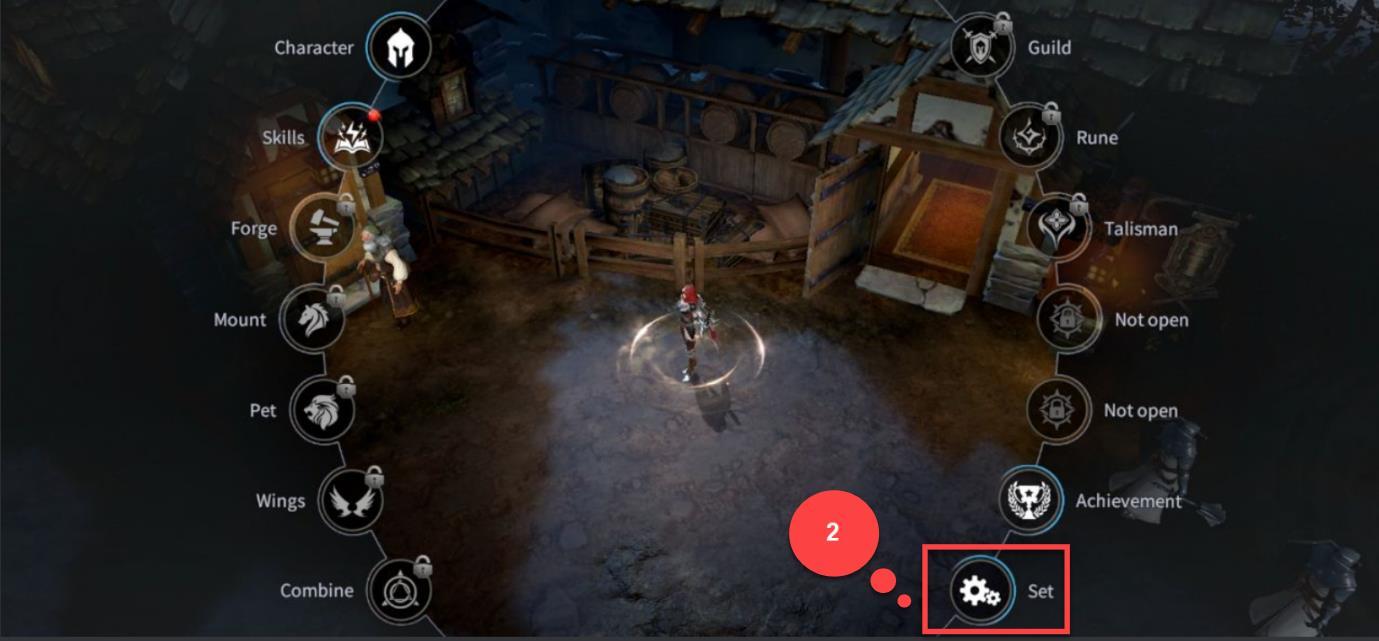The image size is (1379, 641).
Task: Open the Pet lion icon
Action: 322,410
